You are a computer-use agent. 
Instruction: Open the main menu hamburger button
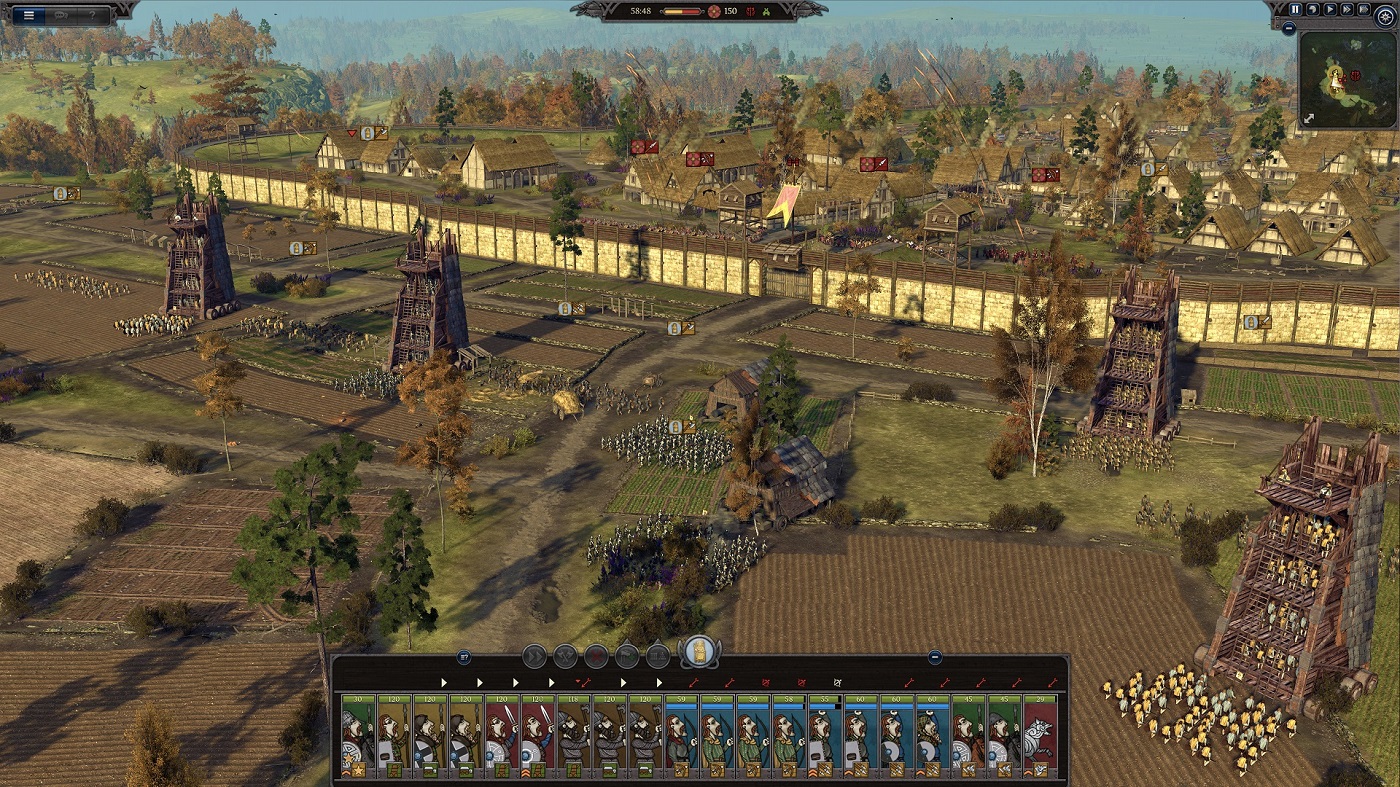29,15
